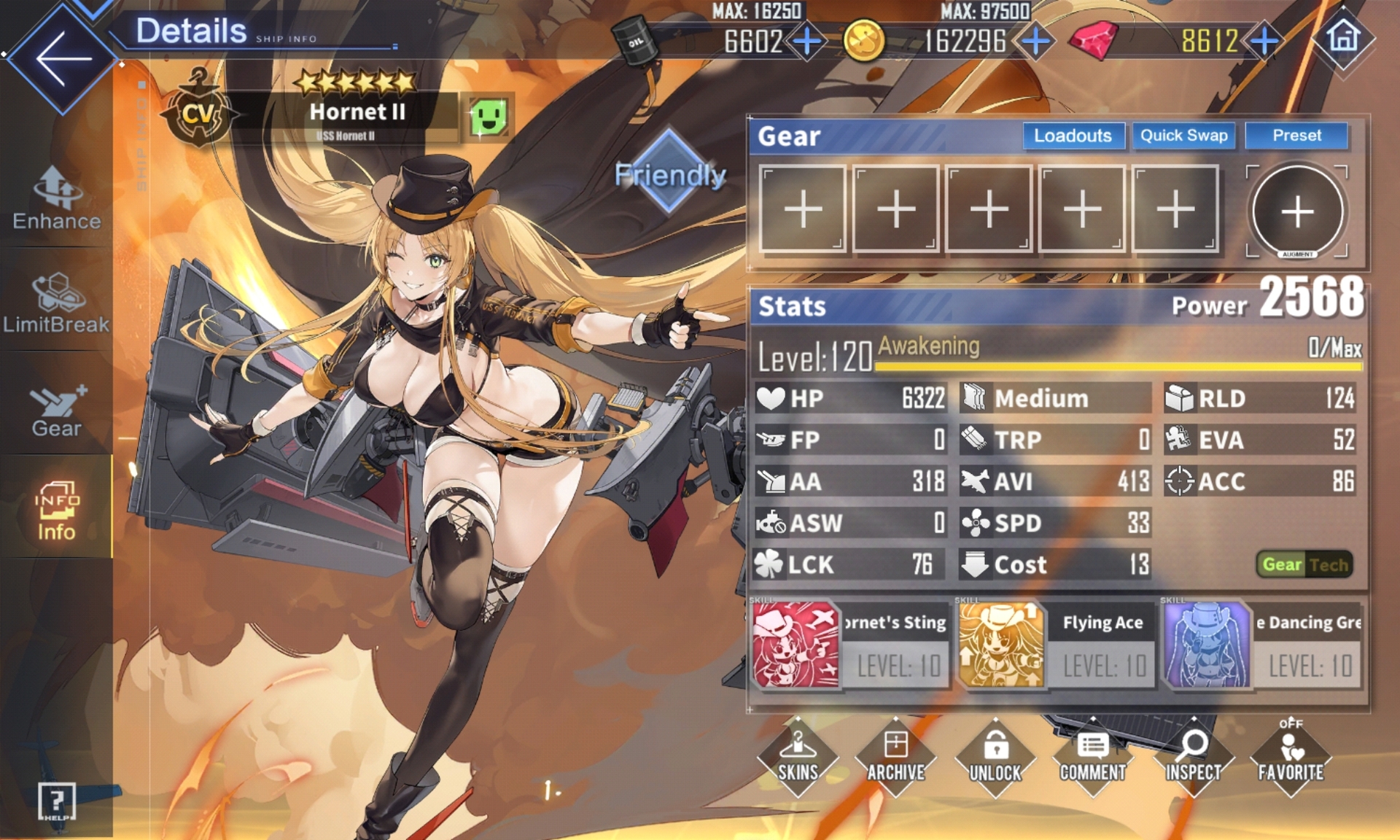The width and height of the screenshot is (1400, 840).
Task: Open the help question mark
Action: (56, 801)
